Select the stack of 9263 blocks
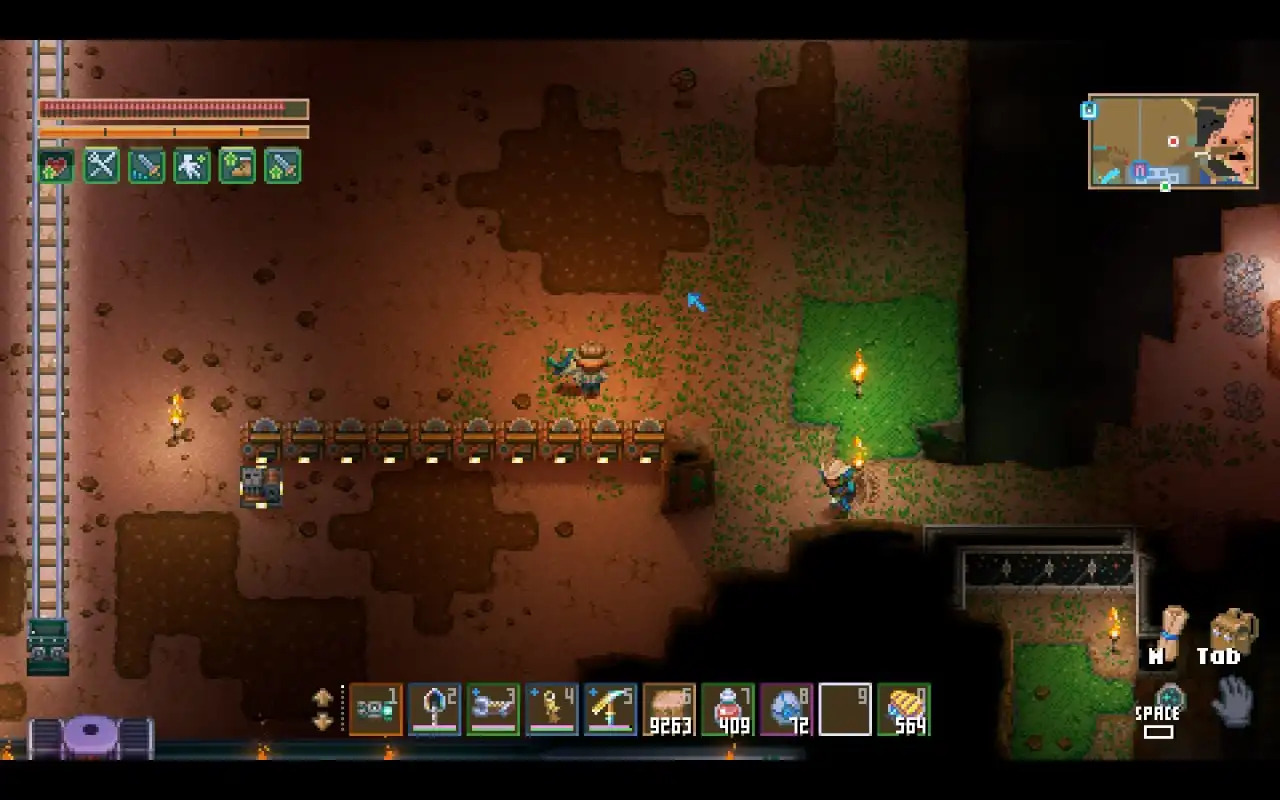The width and height of the screenshot is (1280, 800). click(669, 709)
